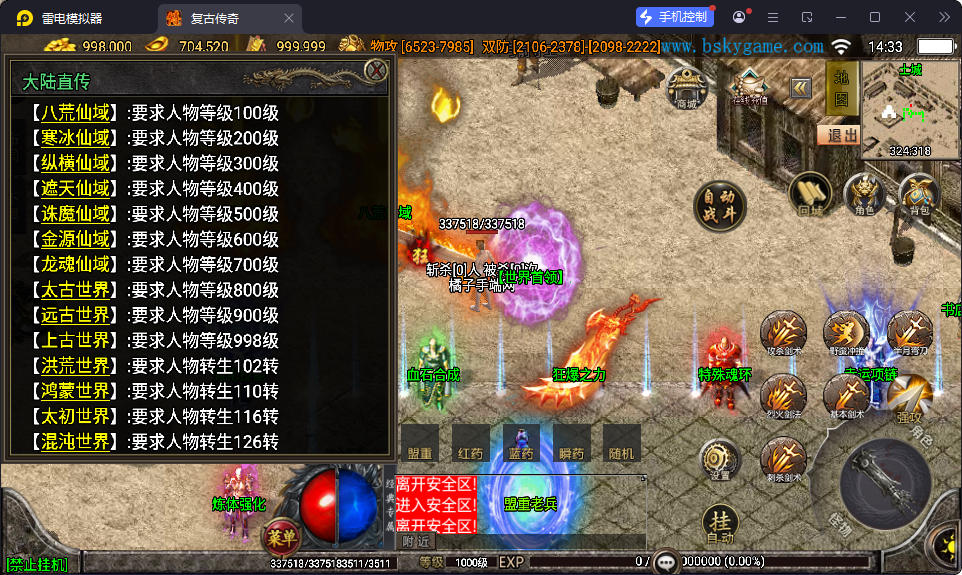Image resolution: width=962 pixels, height=575 pixels.
Task: Toggle 自动战斗 auto battle
Action: pyautogui.click(x=721, y=205)
